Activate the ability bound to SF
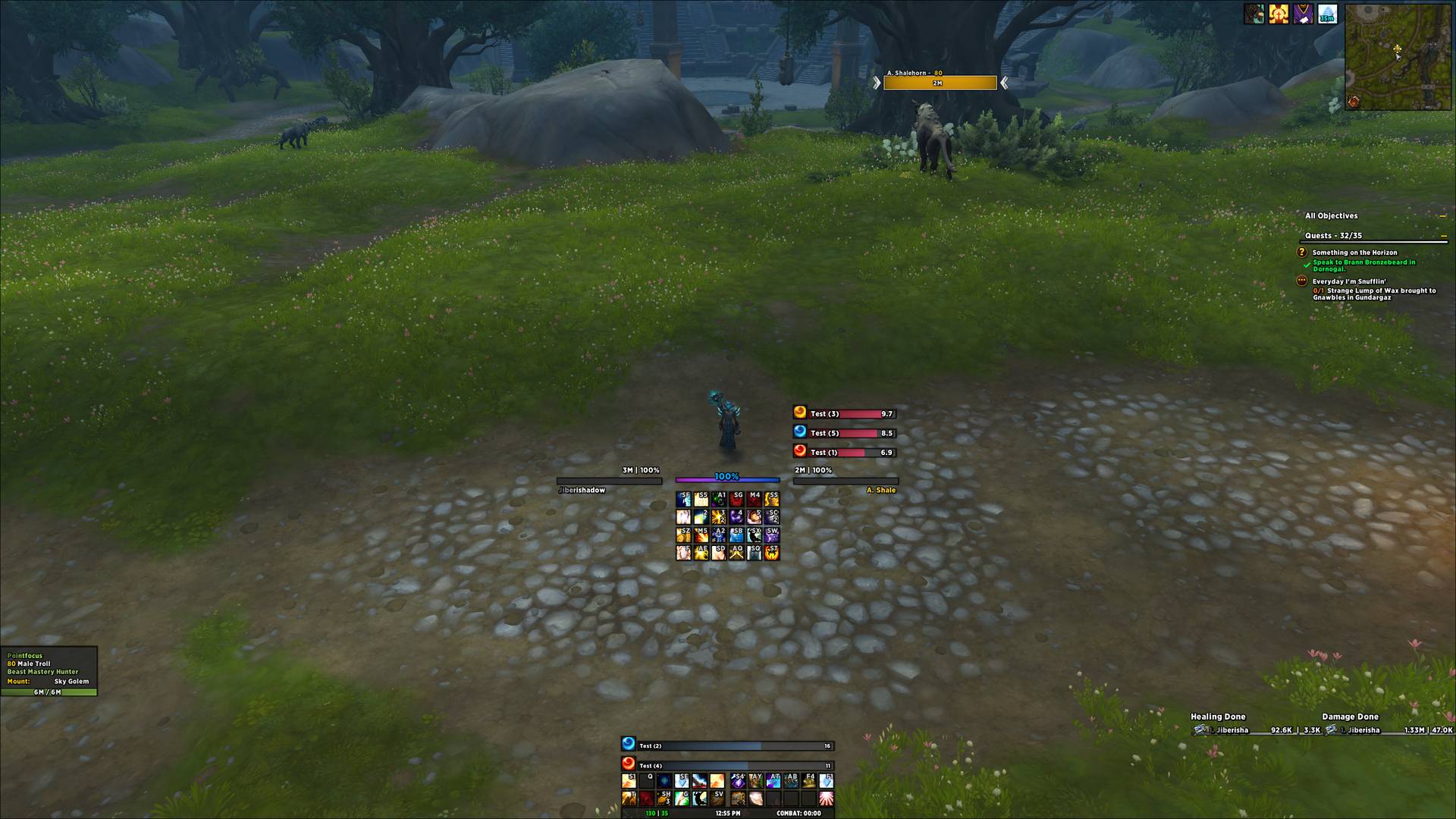This screenshot has width=1456, height=819. [x=683, y=499]
